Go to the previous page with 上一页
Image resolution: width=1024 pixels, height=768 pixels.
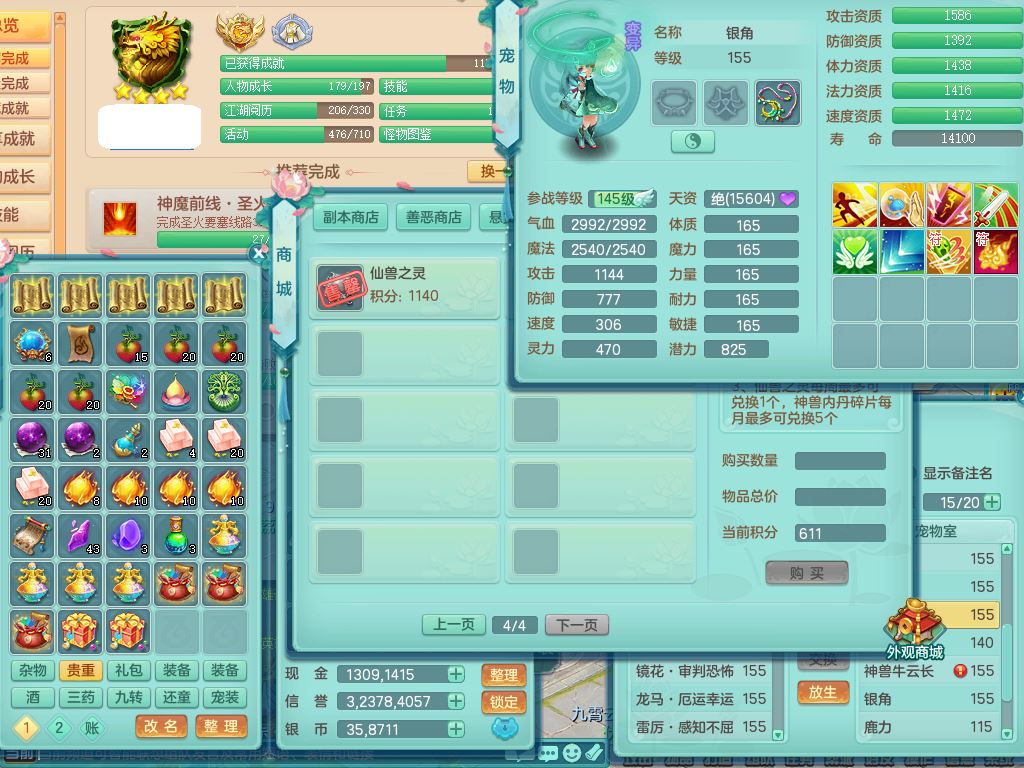point(453,625)
